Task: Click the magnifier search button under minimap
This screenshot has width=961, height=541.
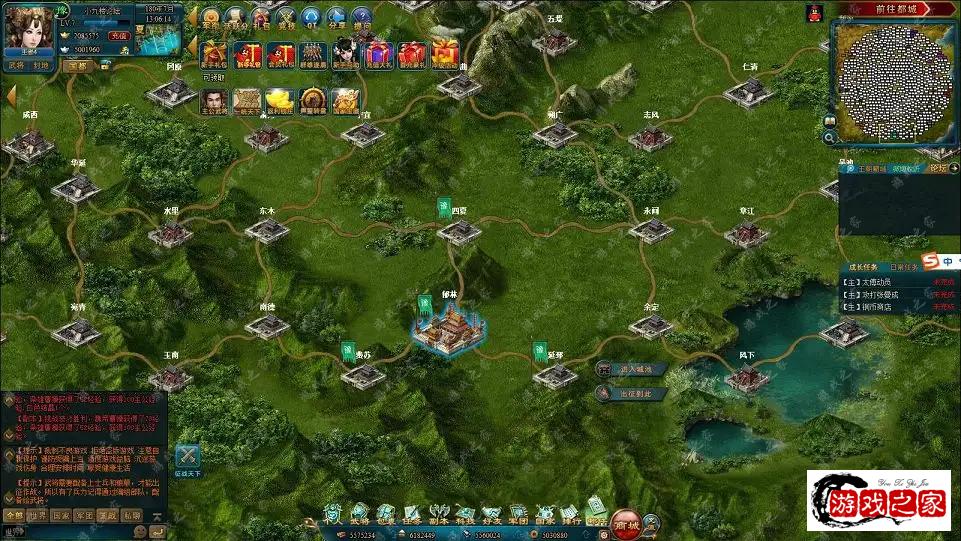Action: 829,138
